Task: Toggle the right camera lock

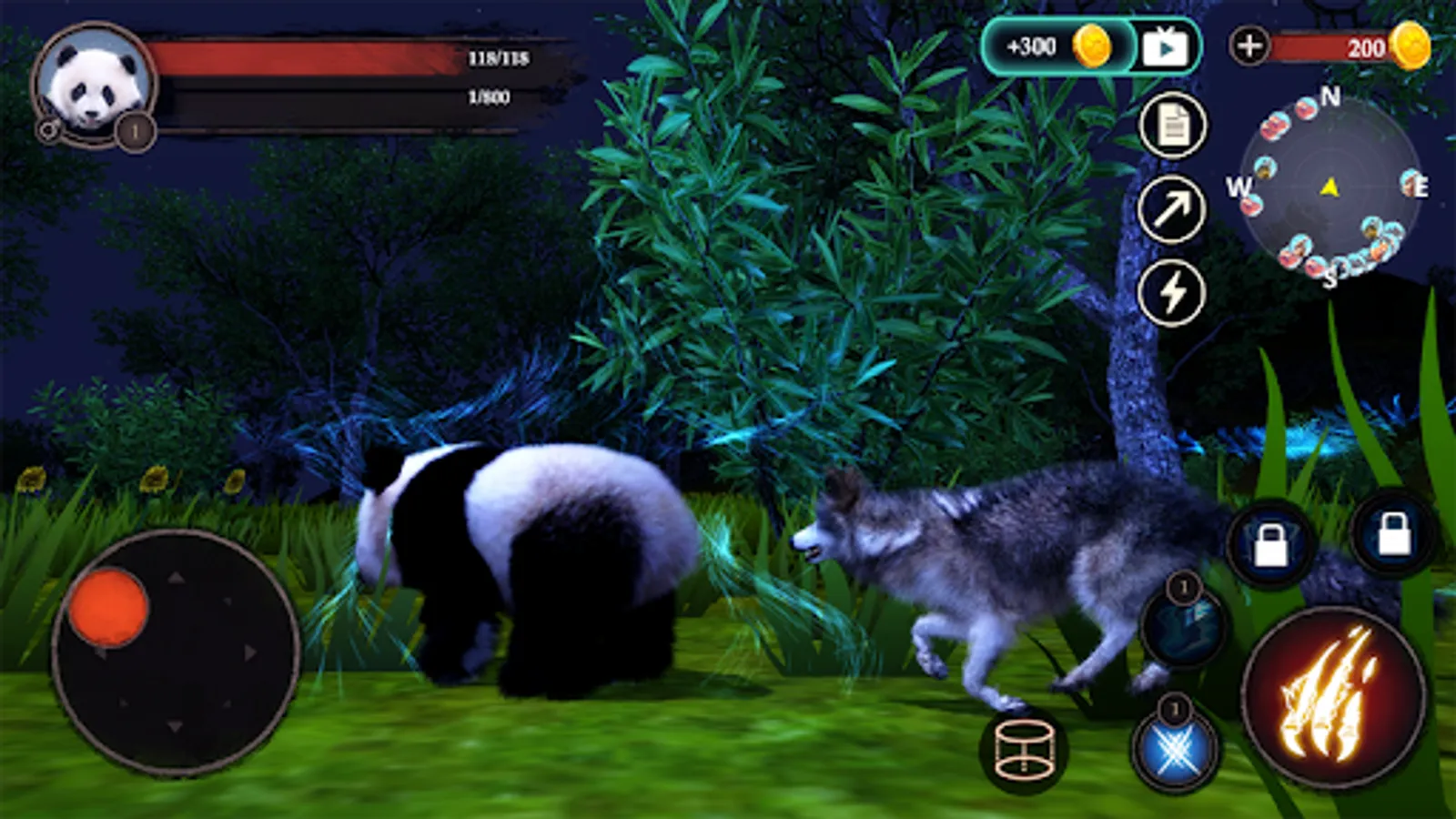Action: tap(1392, 539)
